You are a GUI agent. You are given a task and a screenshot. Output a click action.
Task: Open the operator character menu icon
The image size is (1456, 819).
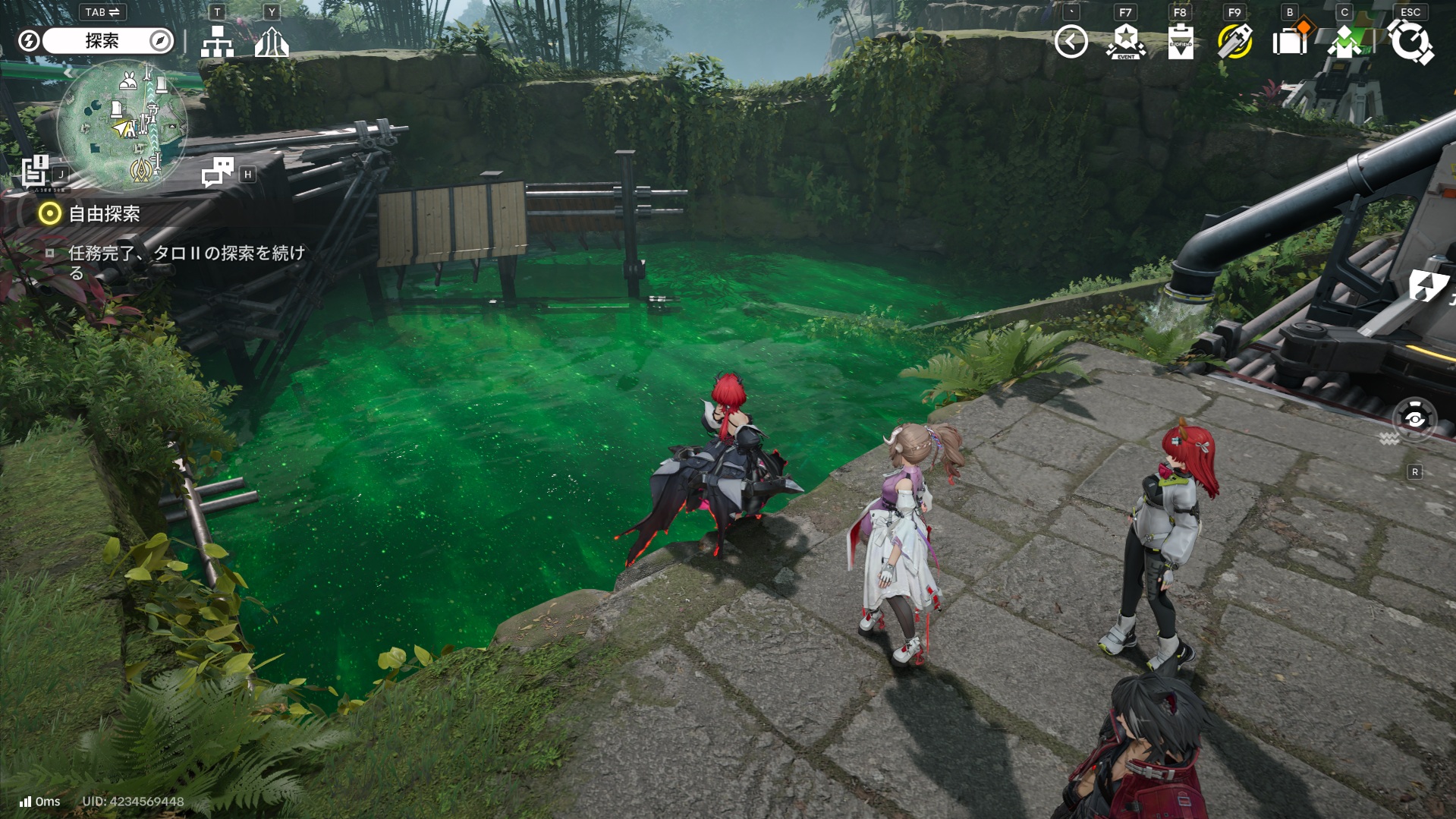pos(1344,42)
